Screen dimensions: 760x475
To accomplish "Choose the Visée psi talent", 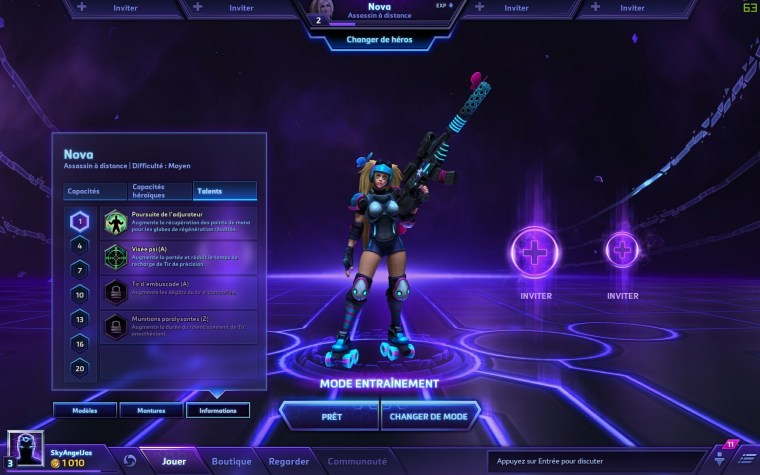I will [x=180, y=256].
